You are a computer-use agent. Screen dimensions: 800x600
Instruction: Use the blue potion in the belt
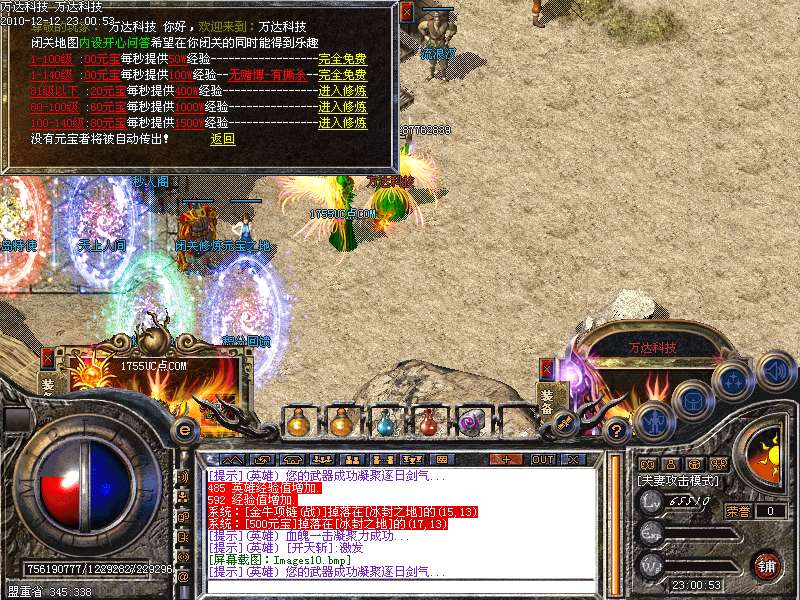pyautogui.click(x=387, y=423)
